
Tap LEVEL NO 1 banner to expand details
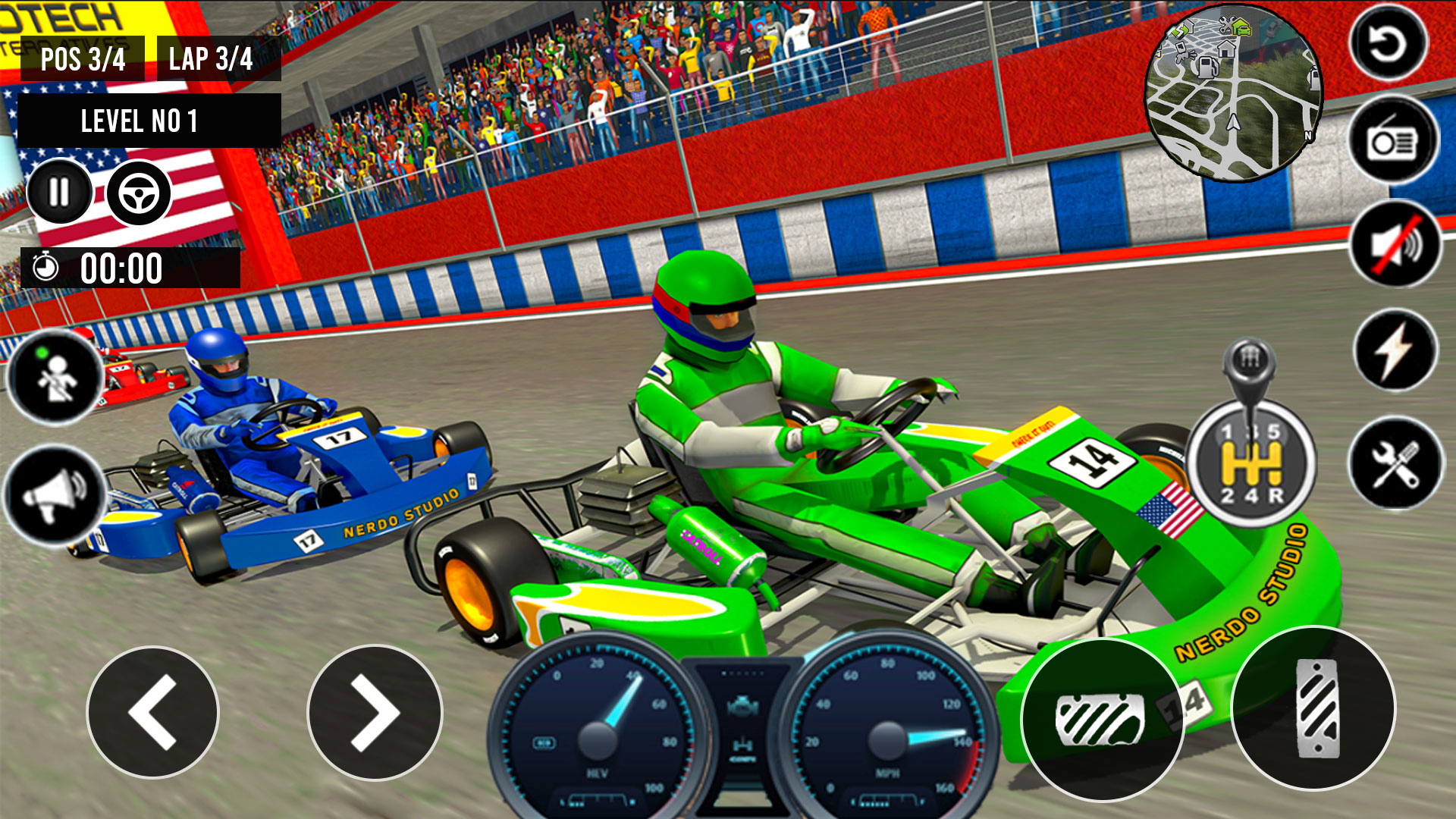(141, 119)
